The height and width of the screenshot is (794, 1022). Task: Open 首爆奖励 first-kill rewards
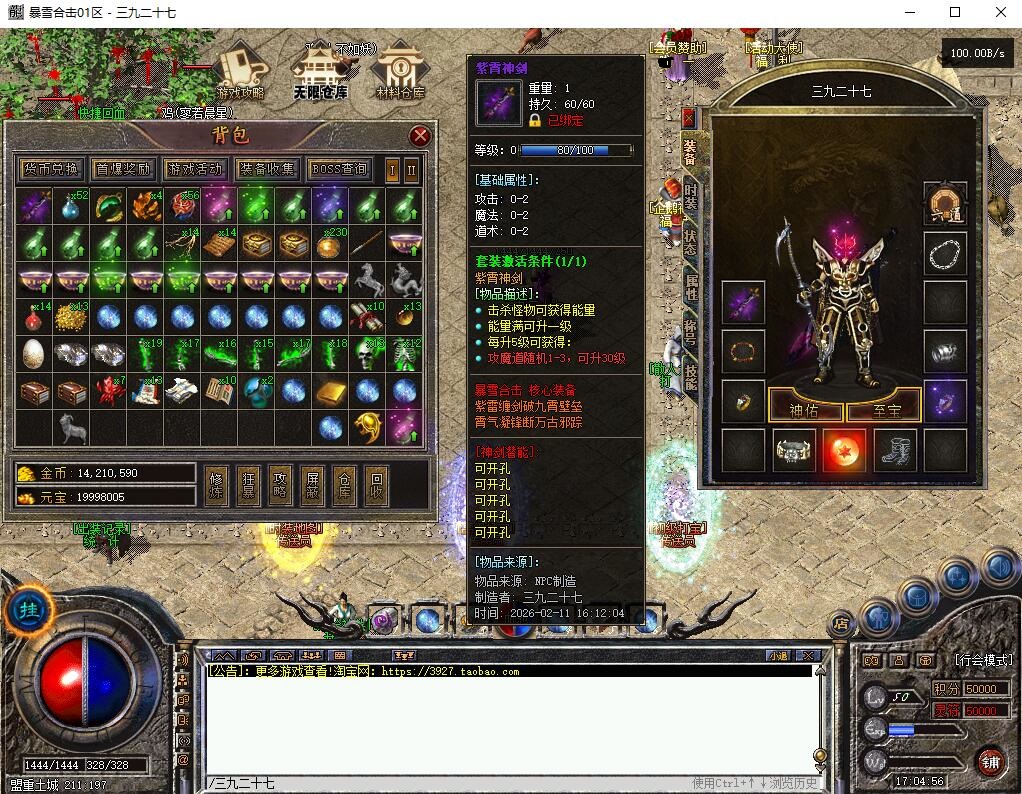123,169
